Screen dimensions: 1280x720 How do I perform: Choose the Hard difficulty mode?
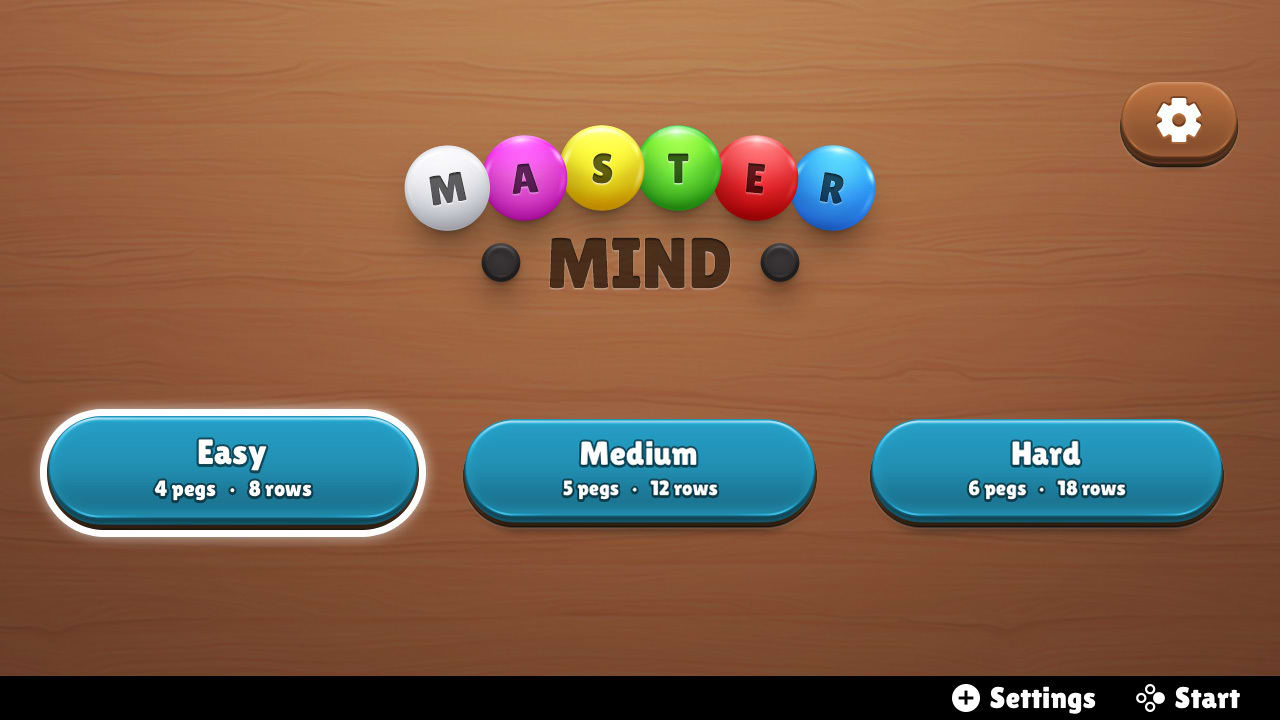[1046, 468]
